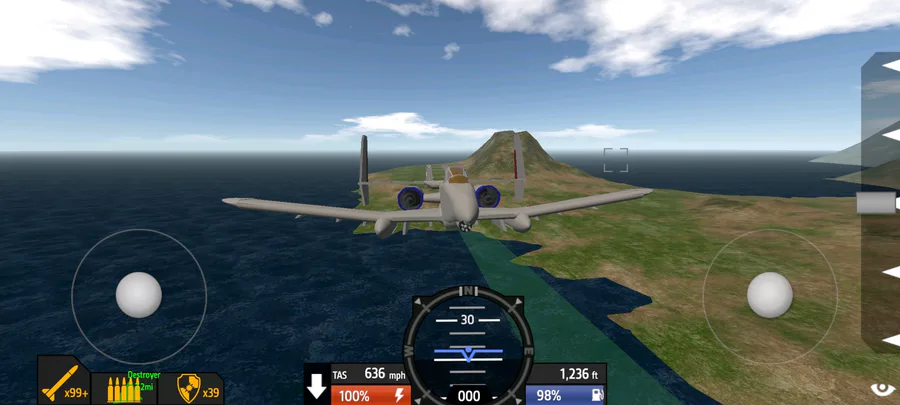This screenshot has height=405, width=900.
Task: Select the missile weapon slot
Action: pos(64,381)
